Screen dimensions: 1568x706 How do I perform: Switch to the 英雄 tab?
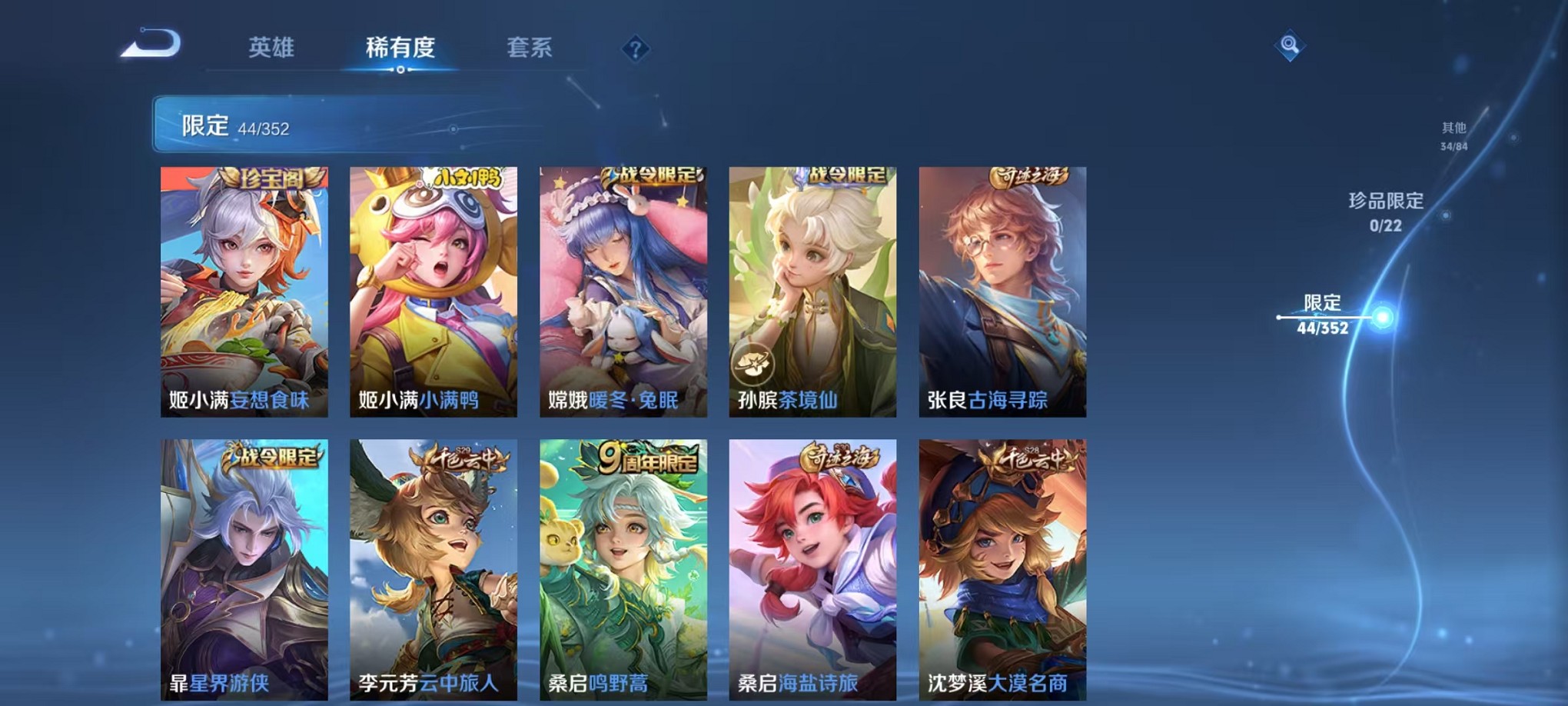pos(274,48)
